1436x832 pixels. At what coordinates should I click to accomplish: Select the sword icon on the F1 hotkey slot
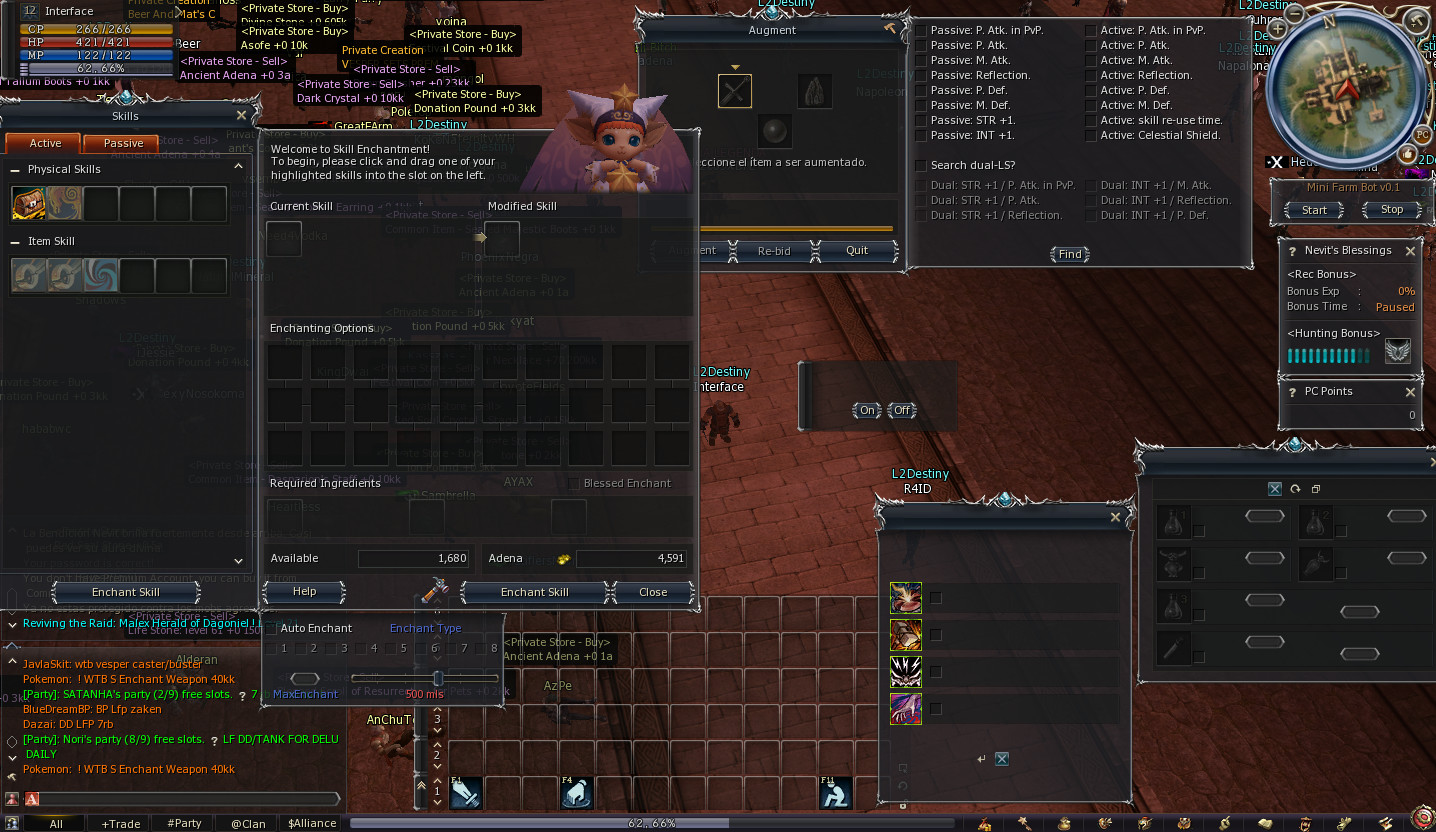point(466,792)
